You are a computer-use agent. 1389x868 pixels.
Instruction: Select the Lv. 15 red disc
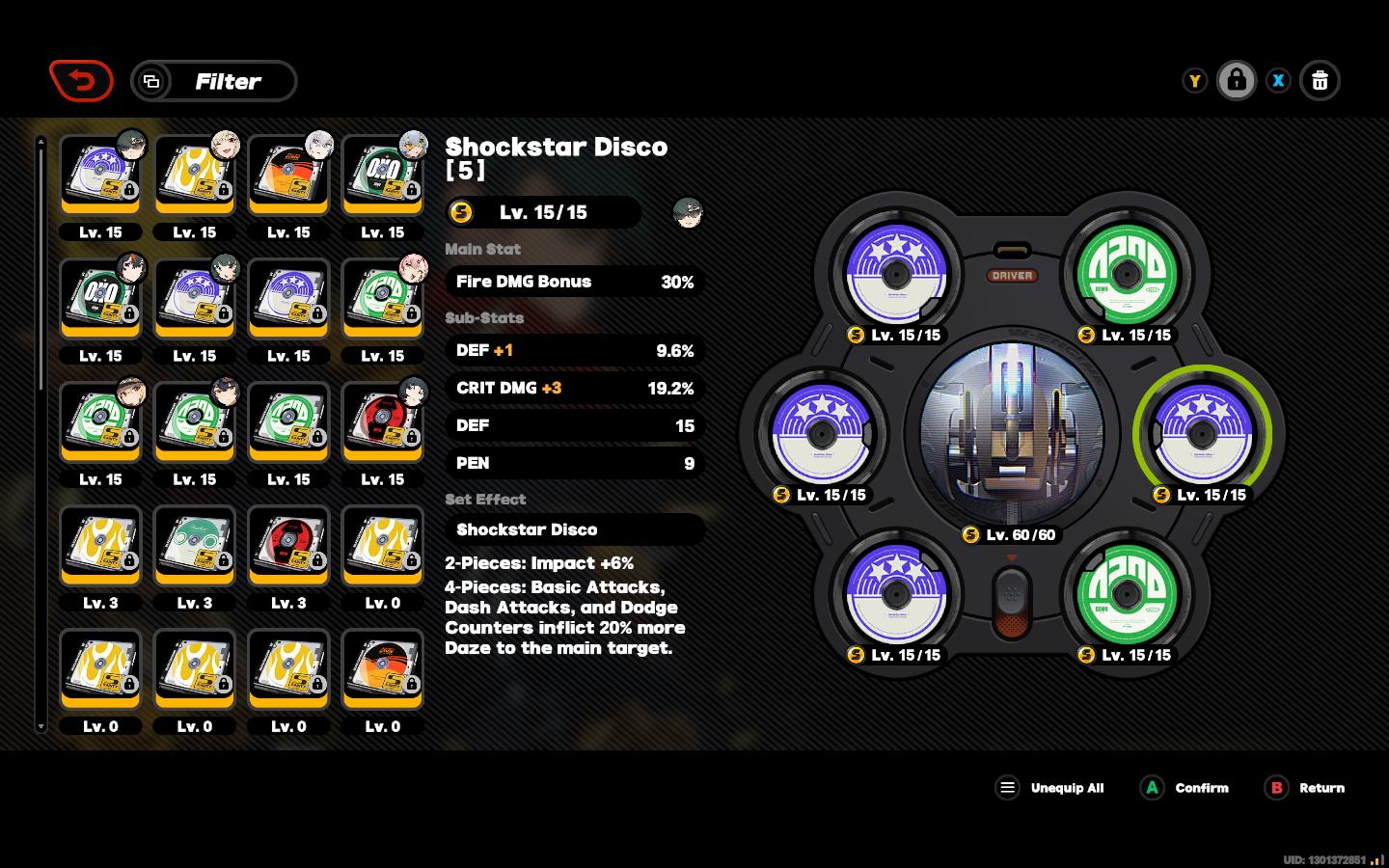pyautogui.click(x=383, y=422)
